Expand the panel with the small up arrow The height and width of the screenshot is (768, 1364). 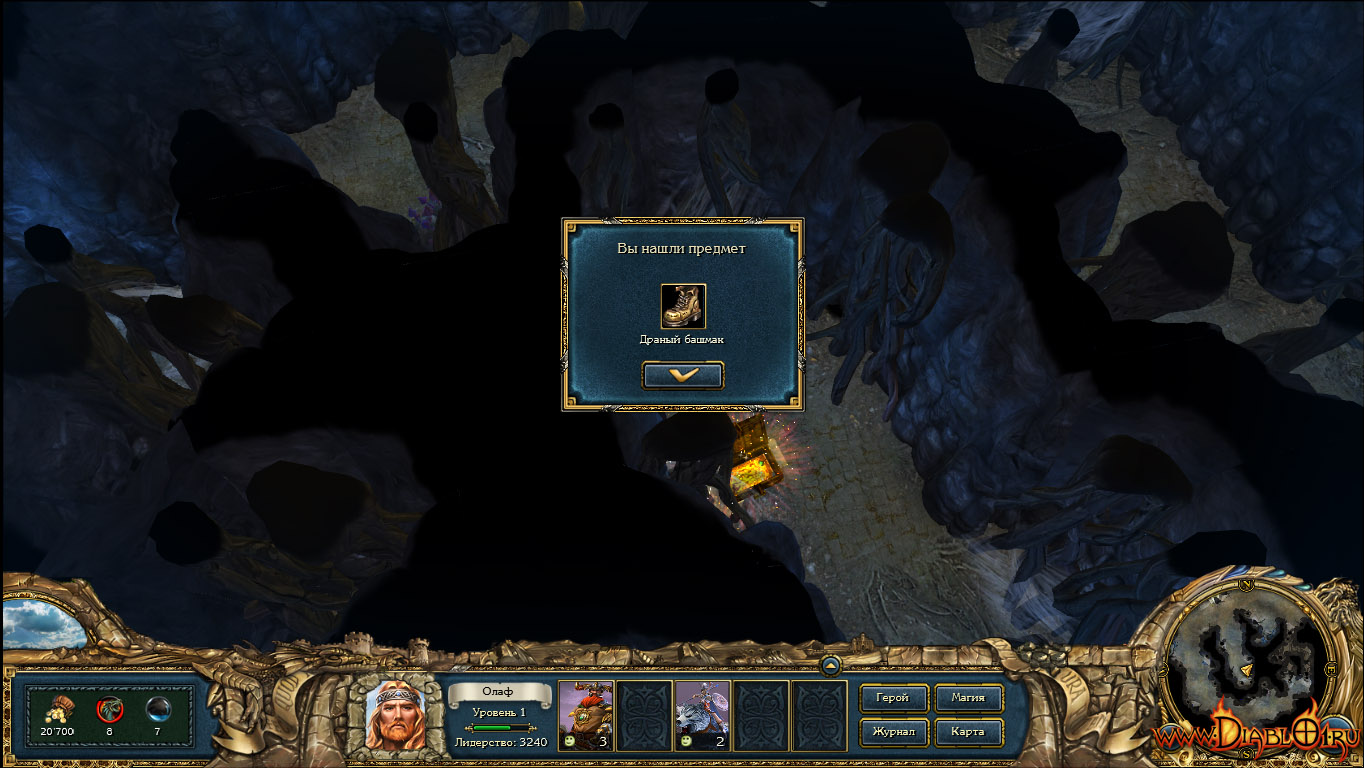tap(830, 666)
